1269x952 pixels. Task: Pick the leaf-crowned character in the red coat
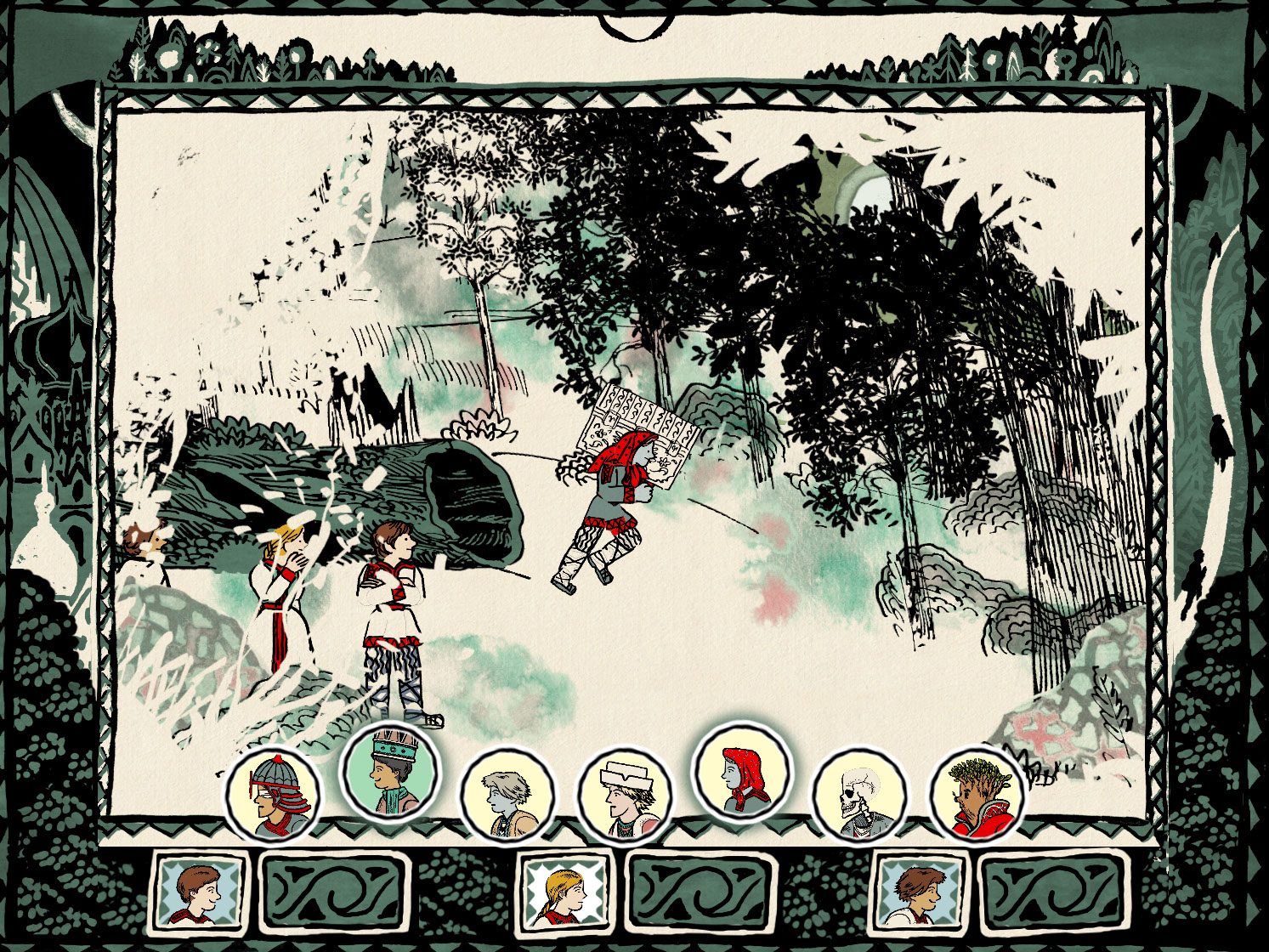(x=976, y=794)
